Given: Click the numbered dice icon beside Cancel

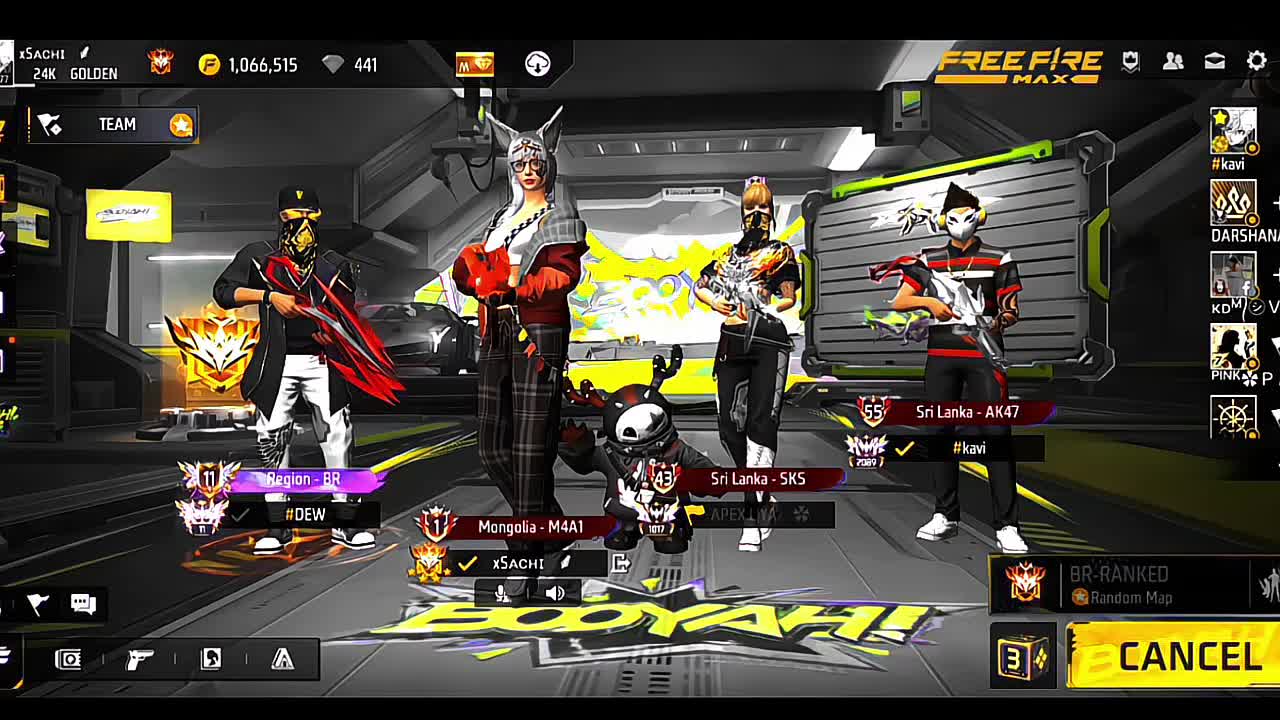Looking at the screenshot, I should [x=1023, y=656].
